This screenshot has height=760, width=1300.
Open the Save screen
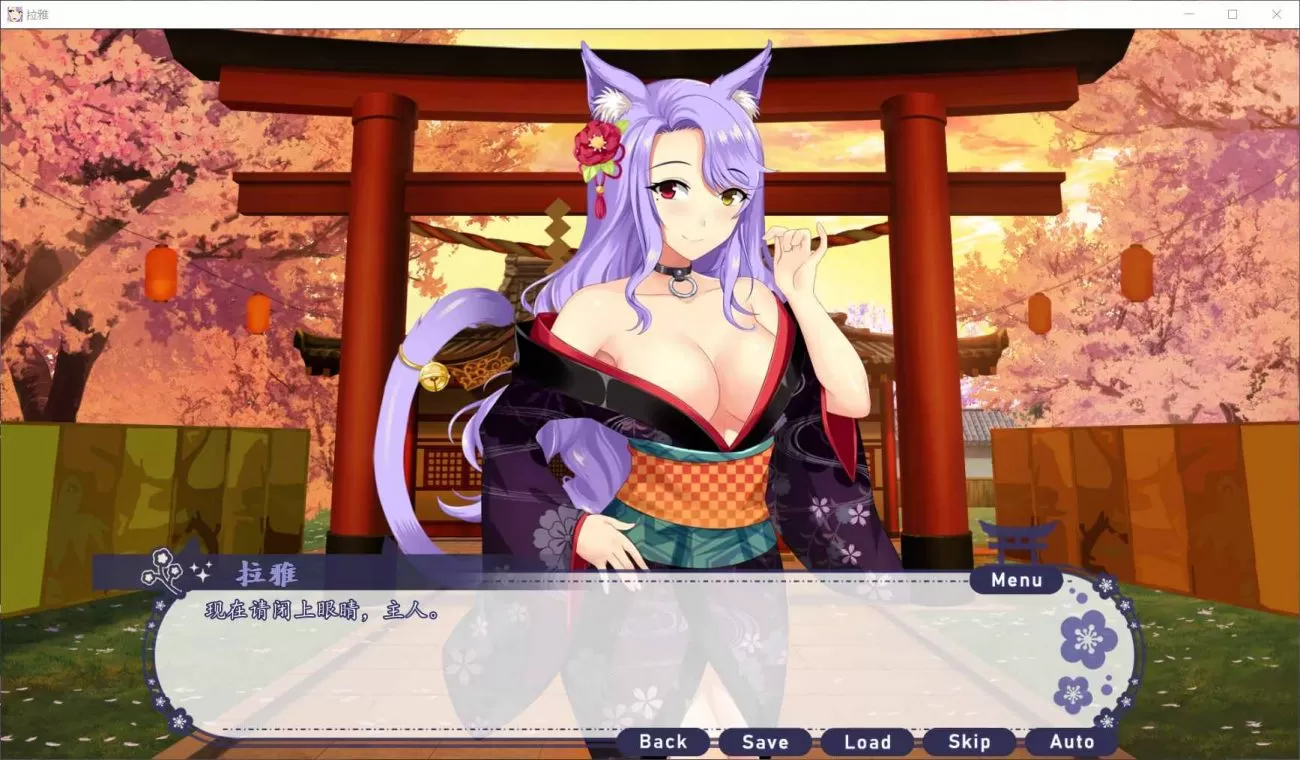tap(766, 742)
